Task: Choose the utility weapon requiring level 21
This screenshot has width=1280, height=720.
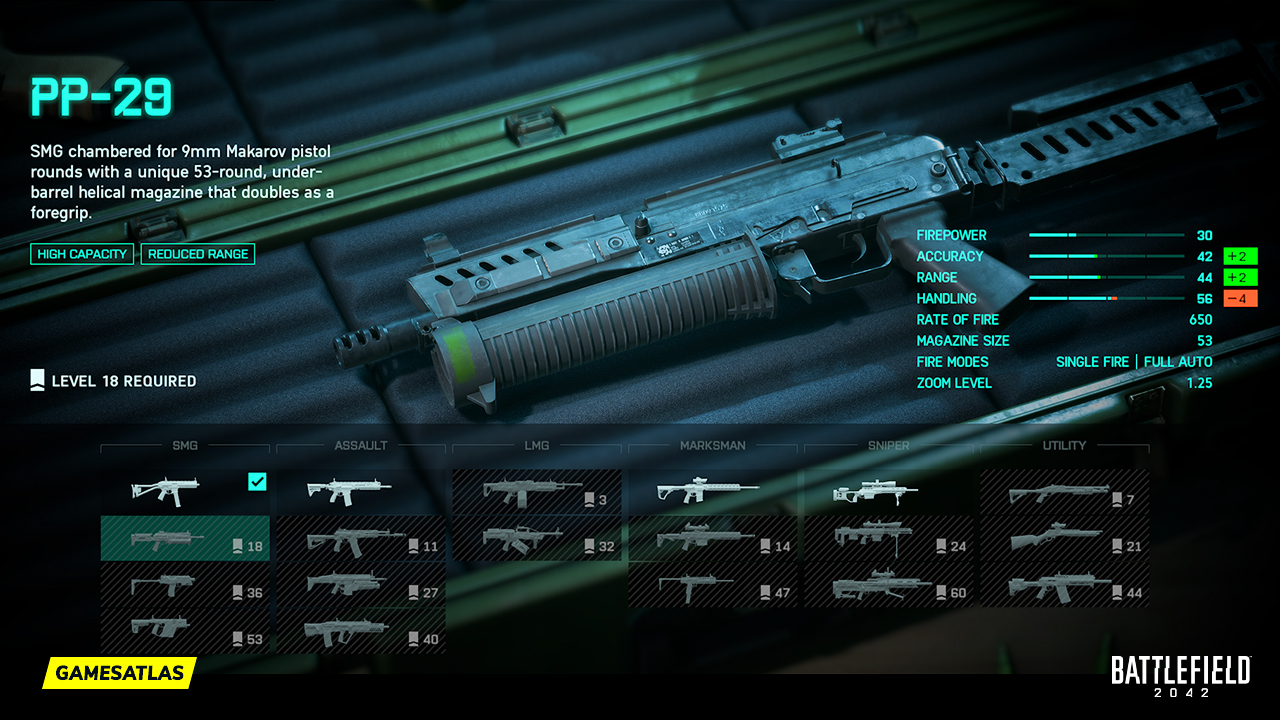Action: point(1065,540)
